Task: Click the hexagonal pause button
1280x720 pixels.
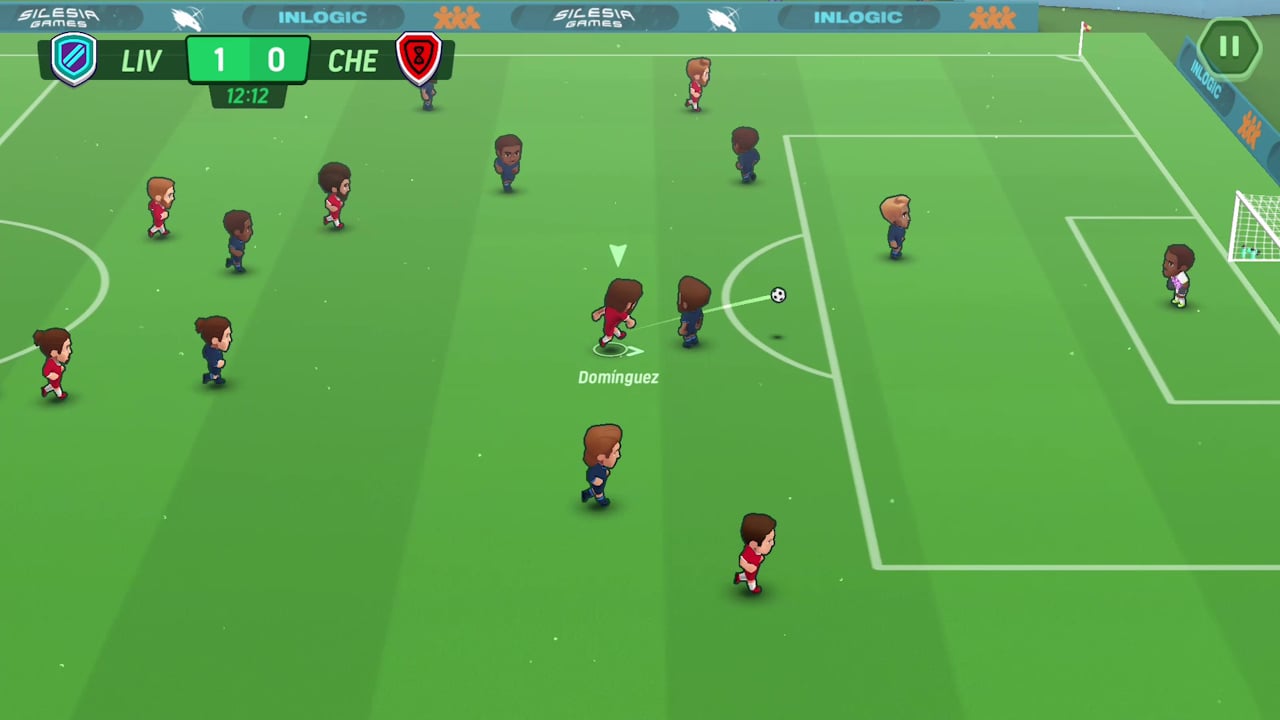Action: click(1229, 46)
